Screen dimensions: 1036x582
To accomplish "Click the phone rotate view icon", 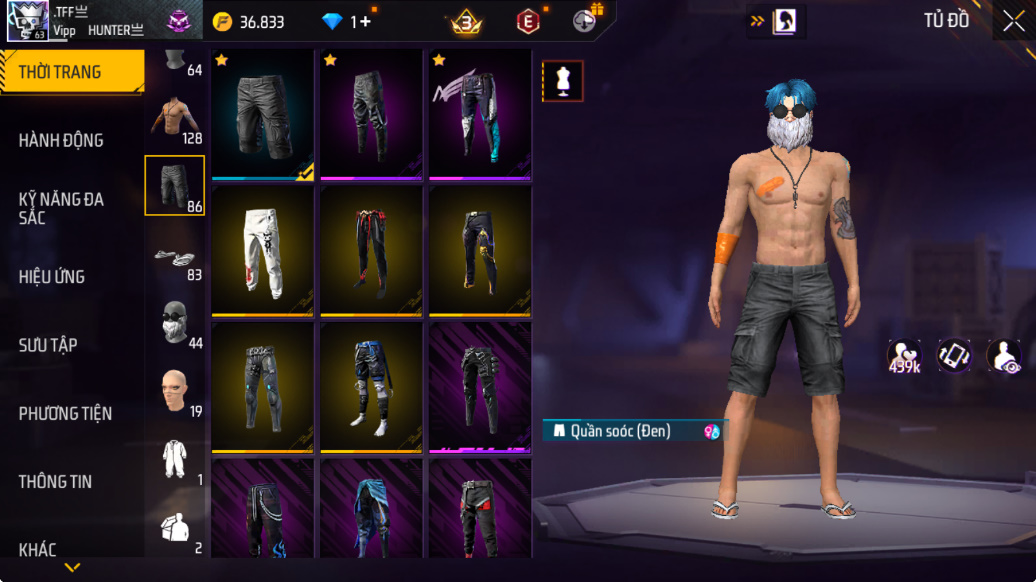I will [x=954, y=355].
